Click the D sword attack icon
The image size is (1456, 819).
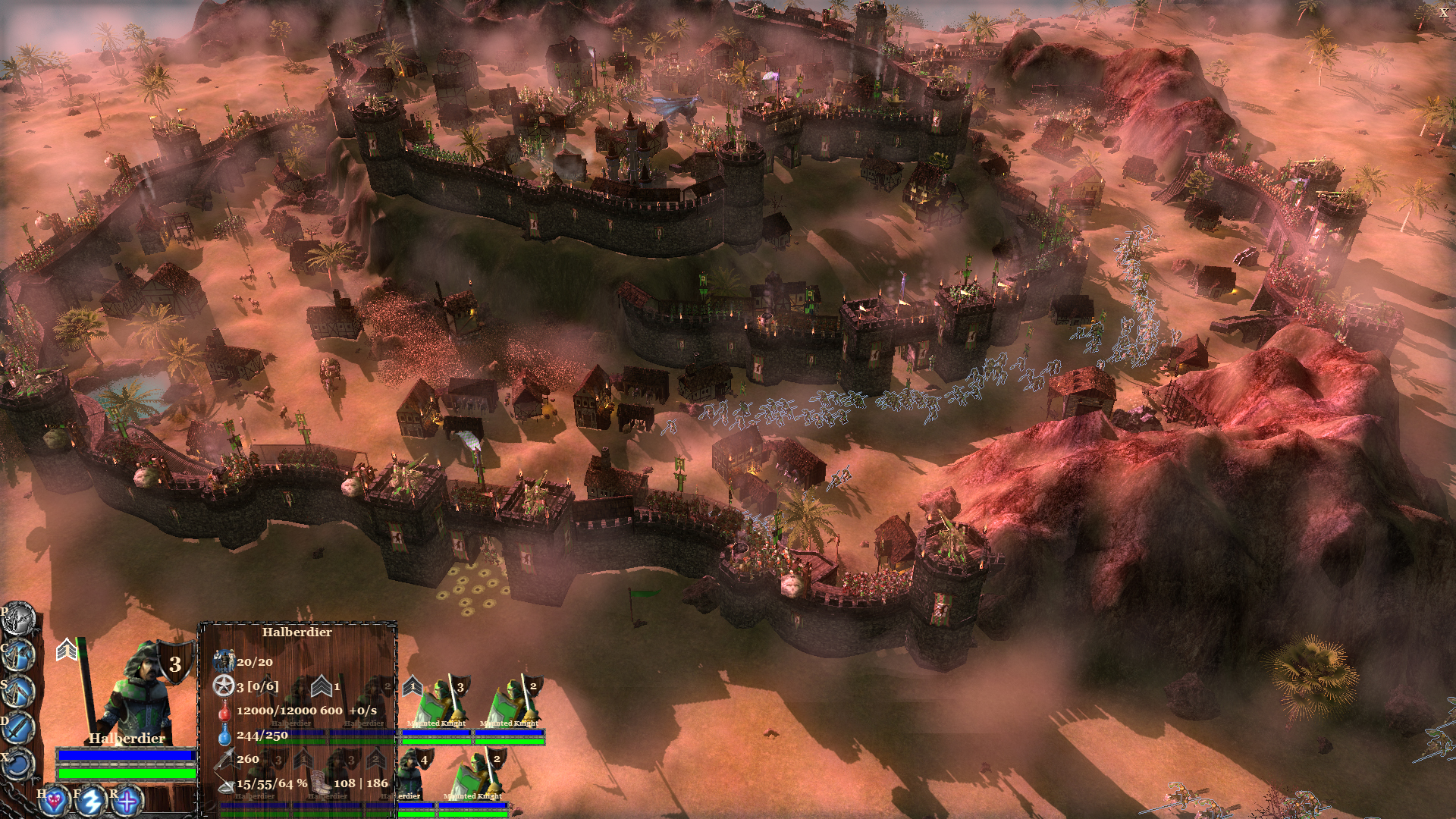click(18, 726)
